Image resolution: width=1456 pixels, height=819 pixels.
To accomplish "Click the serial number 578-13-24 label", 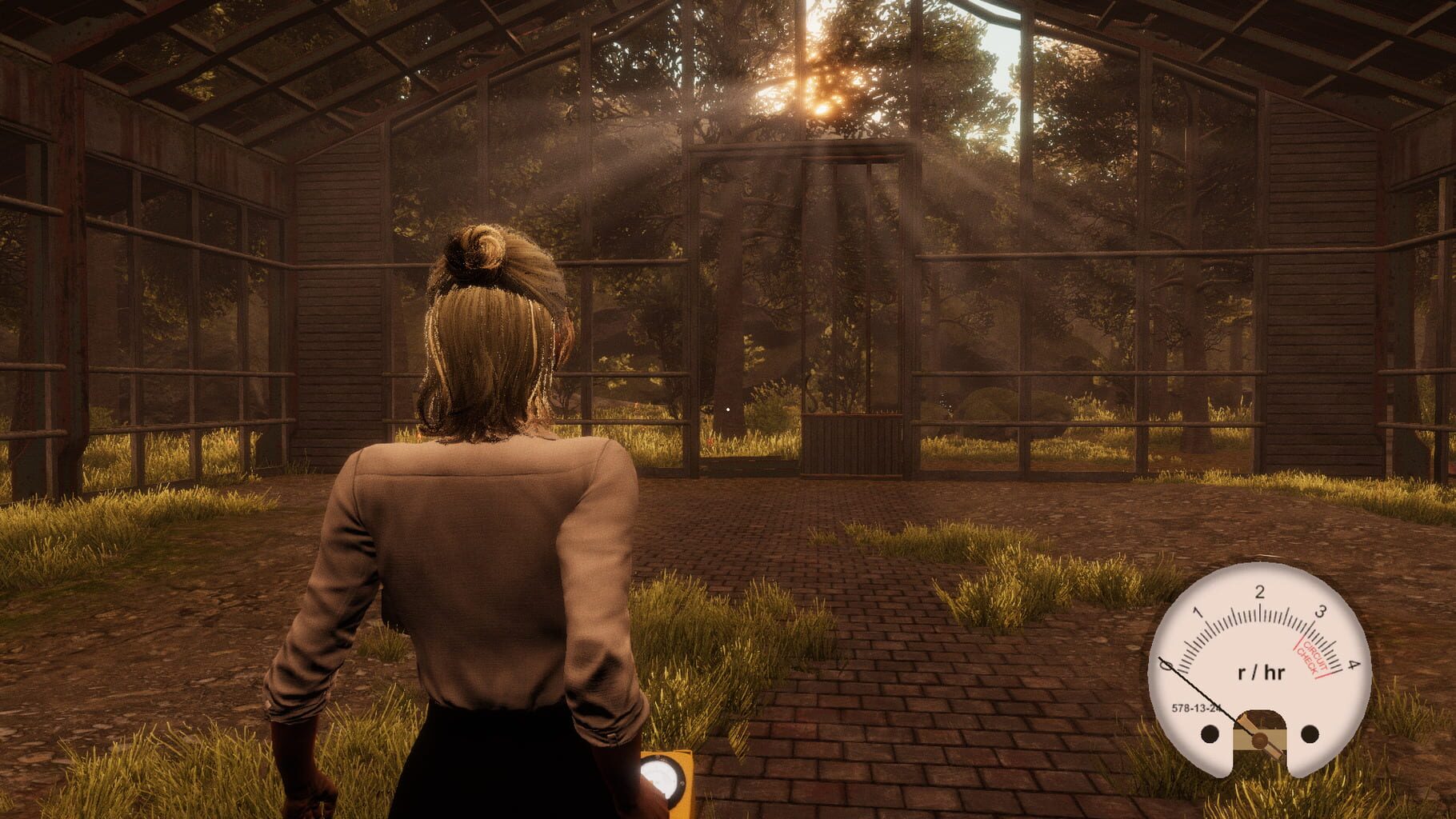I will coord(1196,708).
